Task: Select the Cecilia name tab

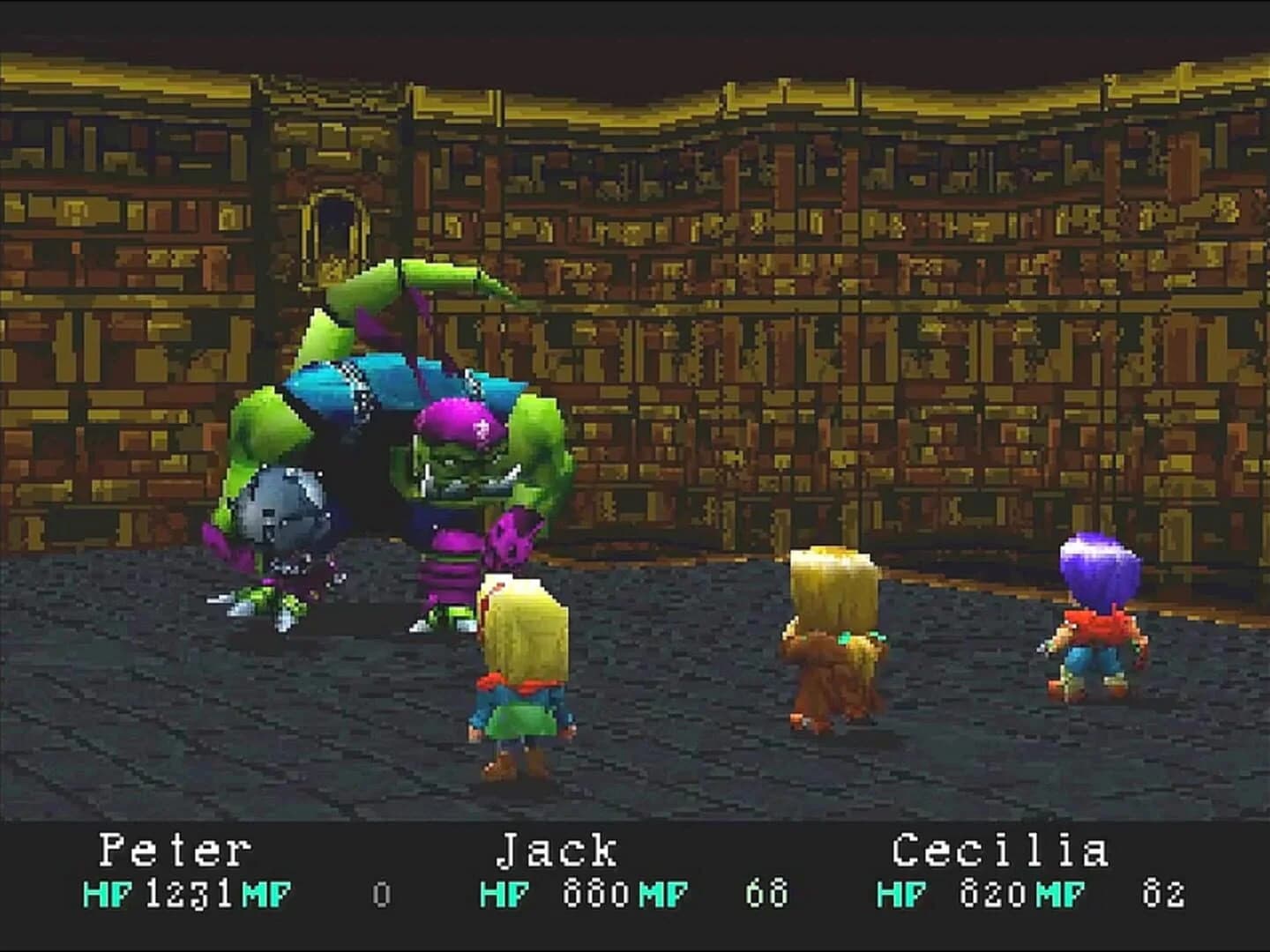Action: tap(1001, 851)
